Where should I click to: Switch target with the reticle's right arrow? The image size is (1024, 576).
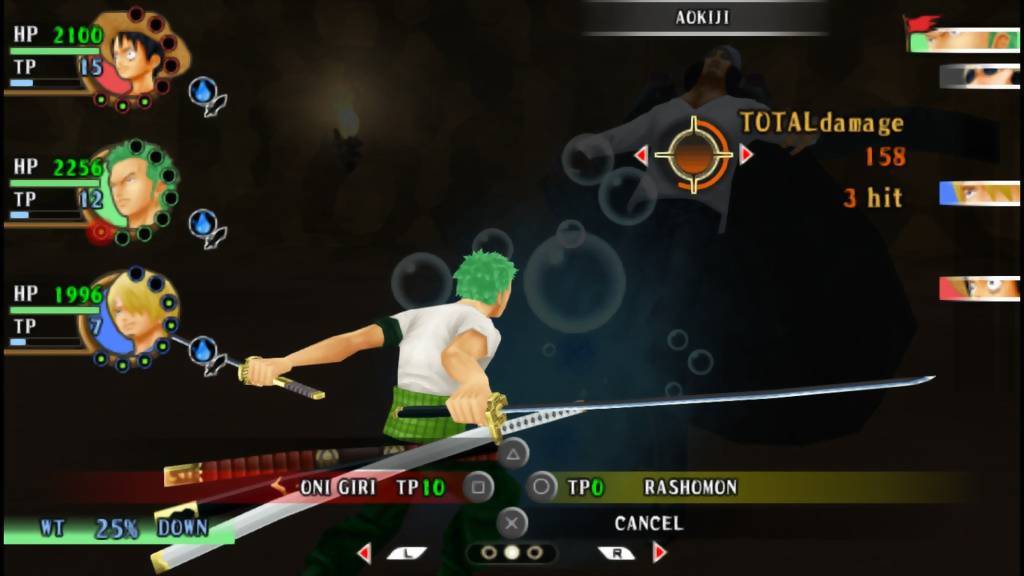click(x=745, y=155)
